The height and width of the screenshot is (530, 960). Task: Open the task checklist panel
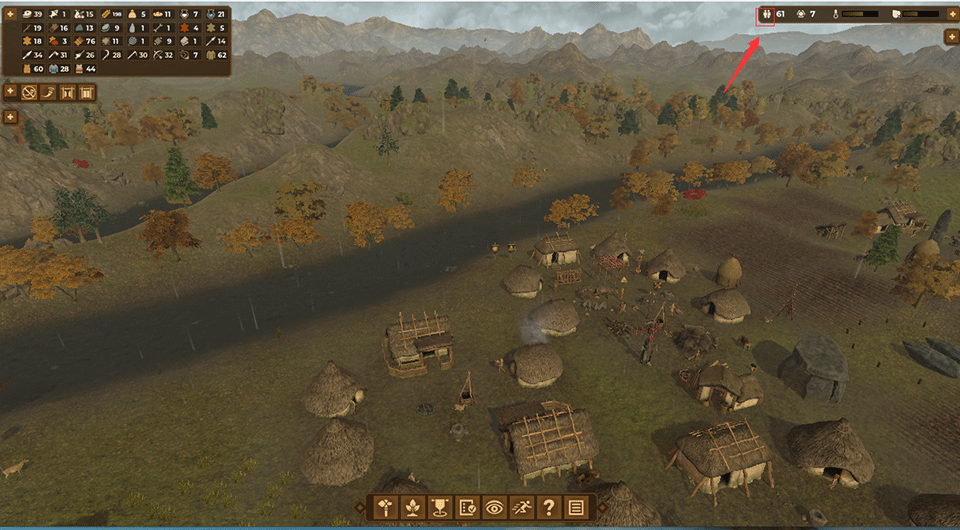[467, 507]
